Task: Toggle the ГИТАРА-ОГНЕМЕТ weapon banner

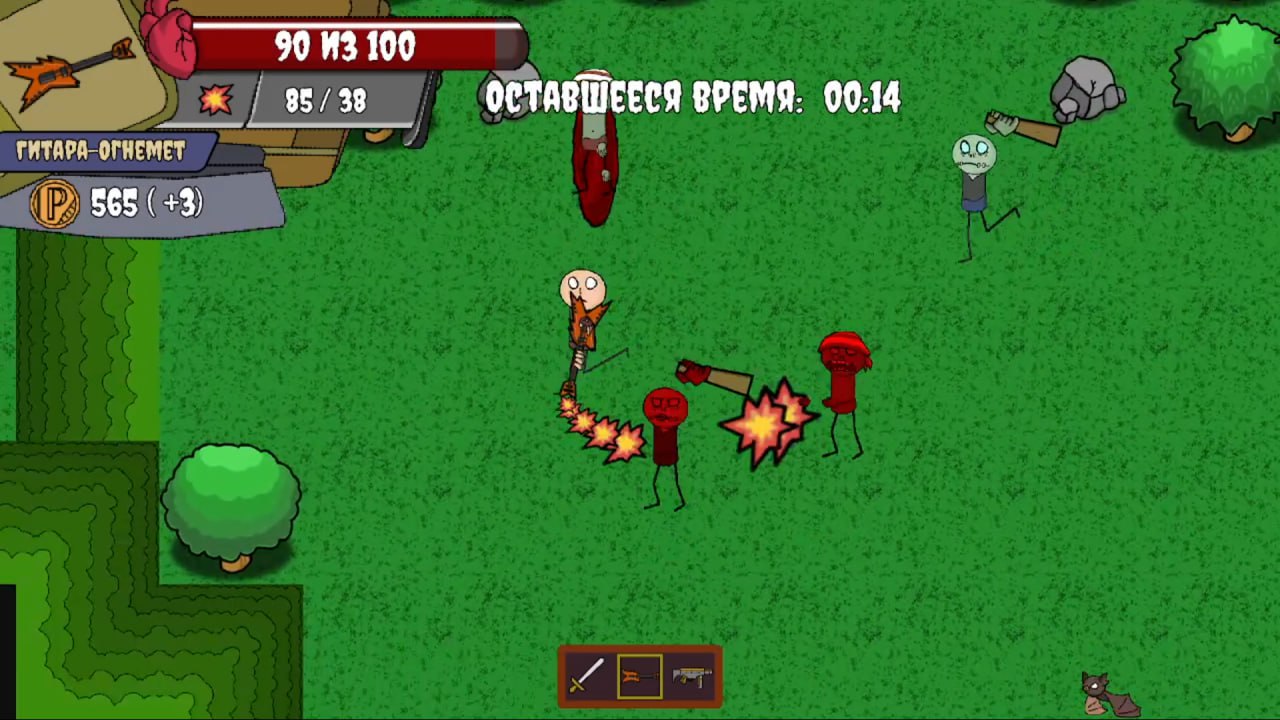Action: point(100,152)
